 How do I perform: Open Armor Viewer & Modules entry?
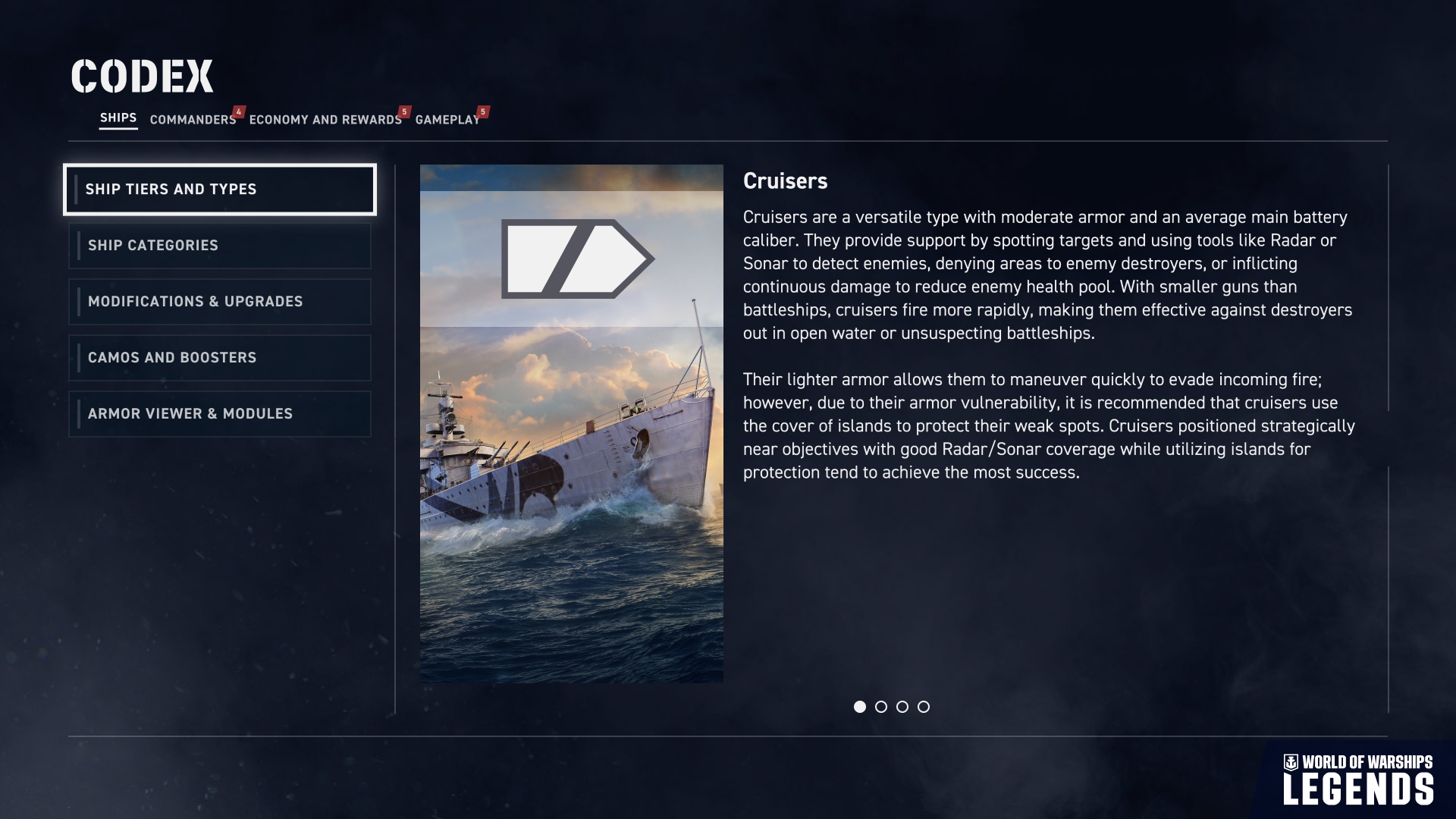point(220,414)
